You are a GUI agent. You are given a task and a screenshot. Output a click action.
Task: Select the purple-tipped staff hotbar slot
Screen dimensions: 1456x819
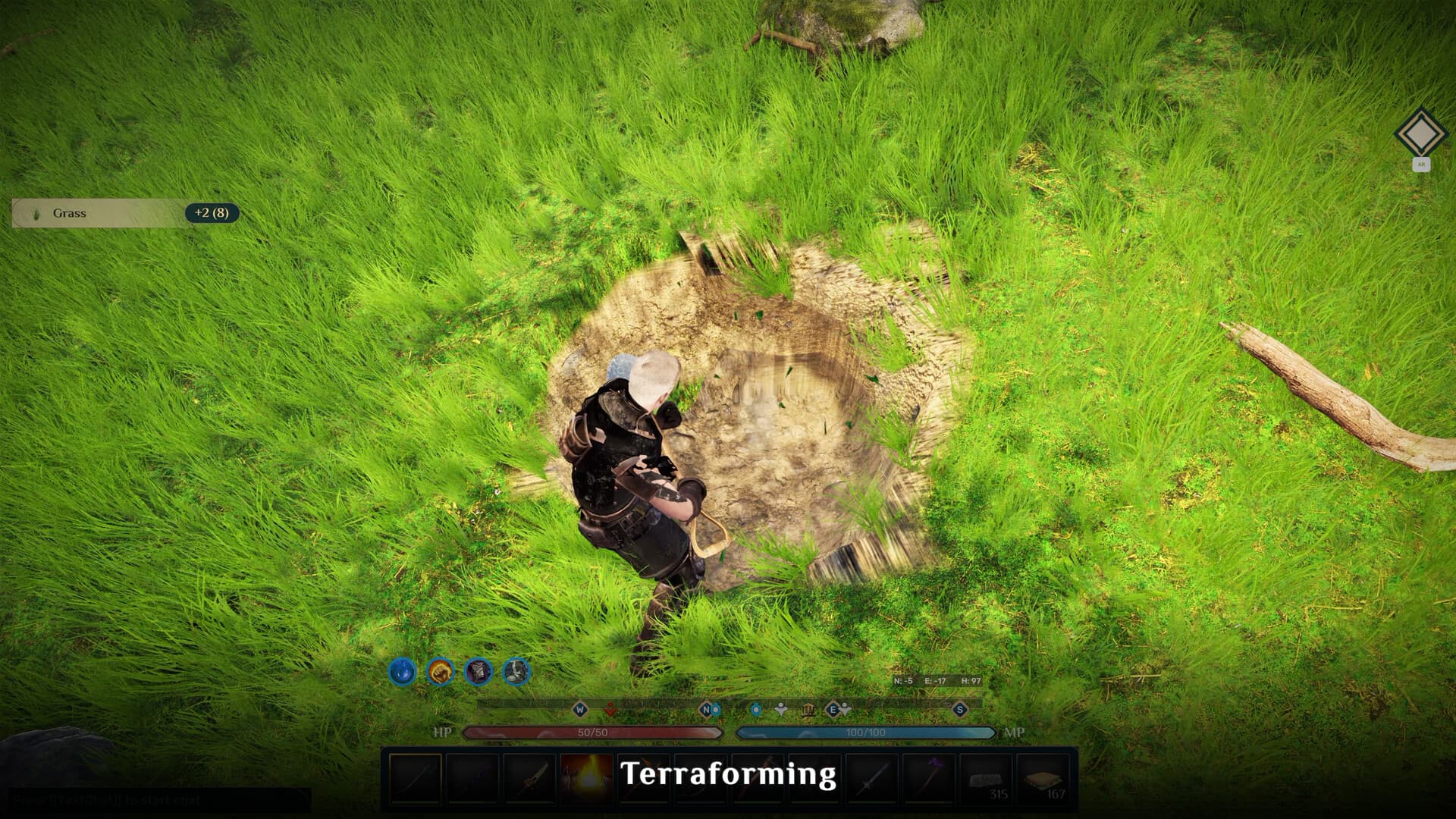[x=930, y=778]
